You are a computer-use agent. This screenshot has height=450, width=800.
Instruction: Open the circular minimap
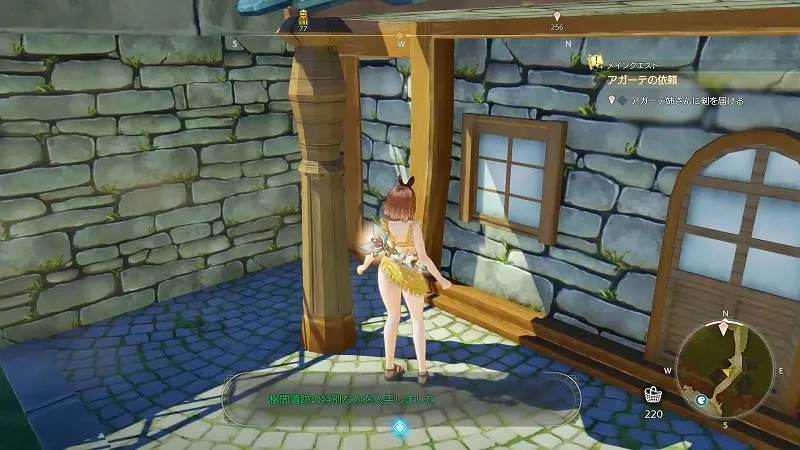[x=724, y=371]
